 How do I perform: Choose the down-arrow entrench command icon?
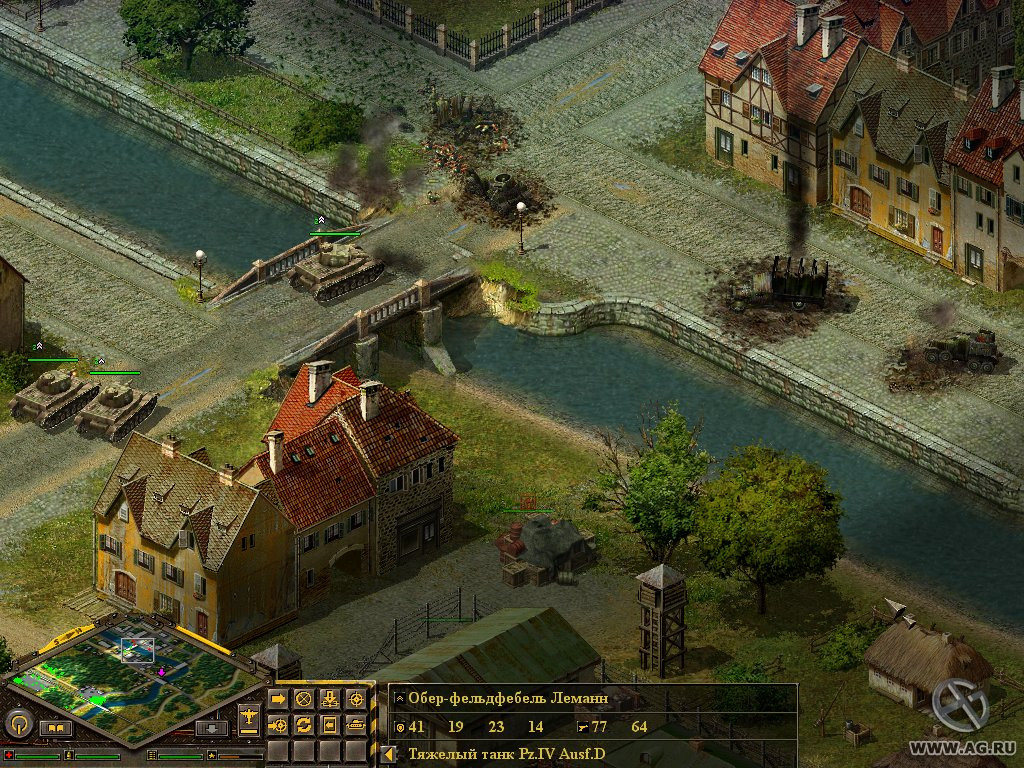pos(330,698)
